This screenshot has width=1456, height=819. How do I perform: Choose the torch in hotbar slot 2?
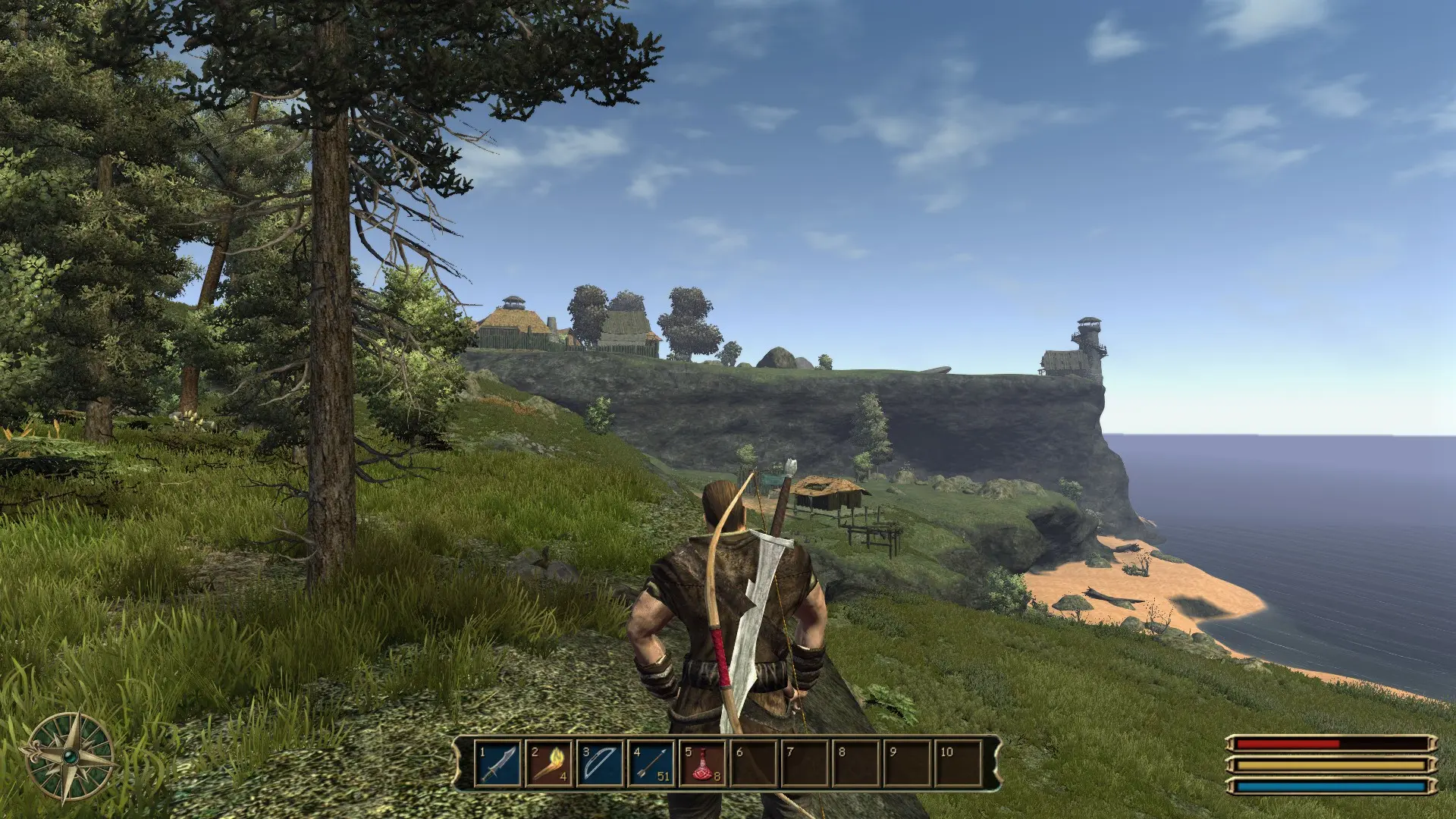(550, 763)
